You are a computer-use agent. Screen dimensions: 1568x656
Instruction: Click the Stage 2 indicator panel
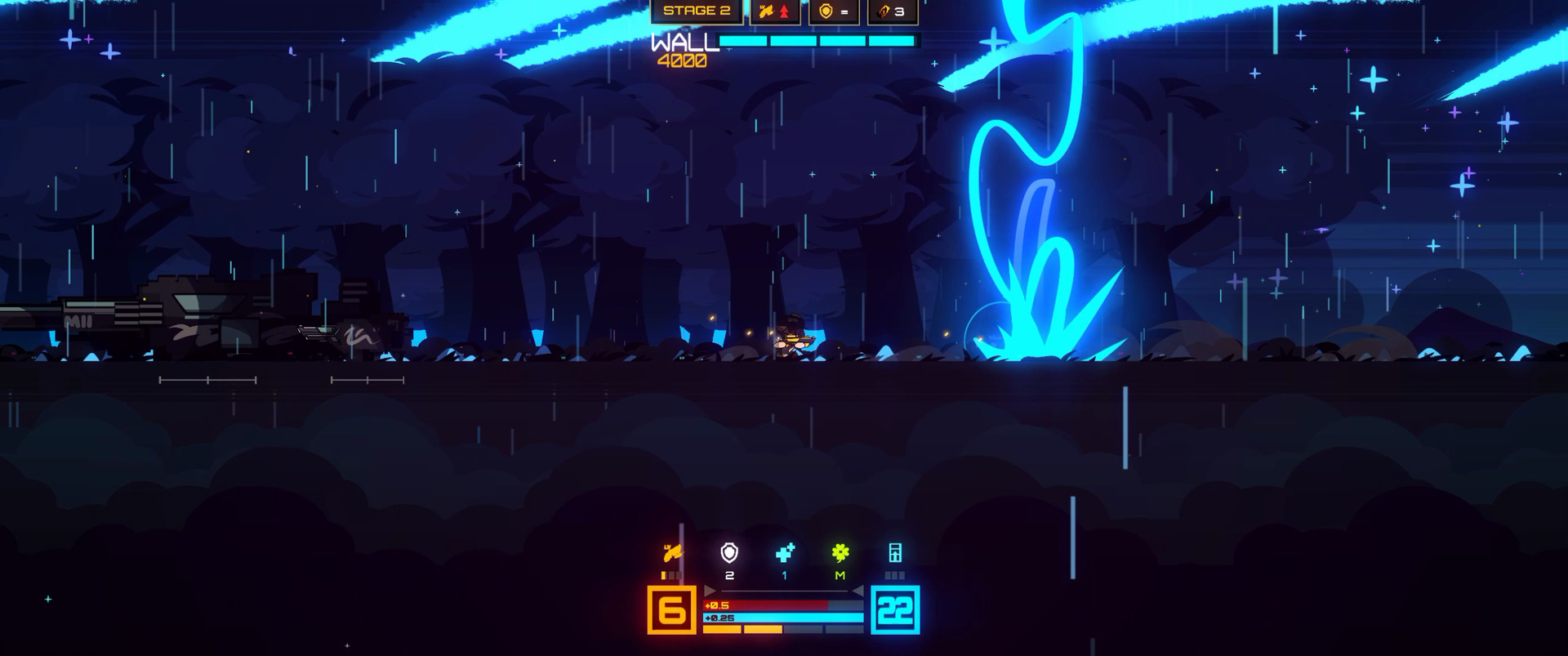697,11
